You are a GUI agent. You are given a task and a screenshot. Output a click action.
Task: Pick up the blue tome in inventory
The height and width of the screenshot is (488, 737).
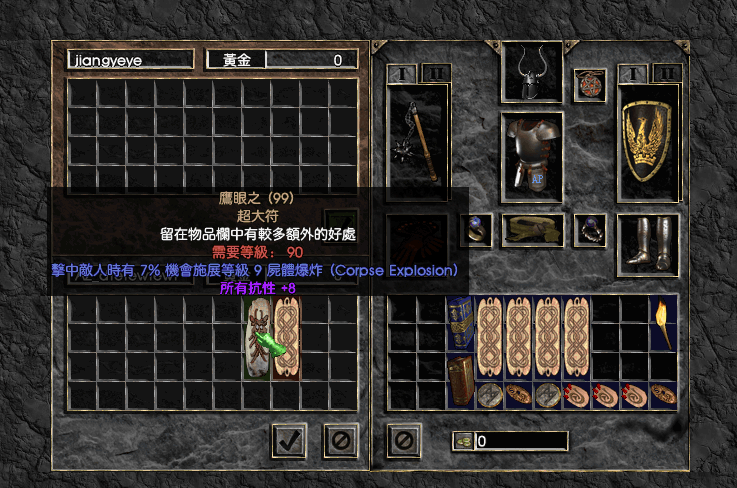pos(460,324)
